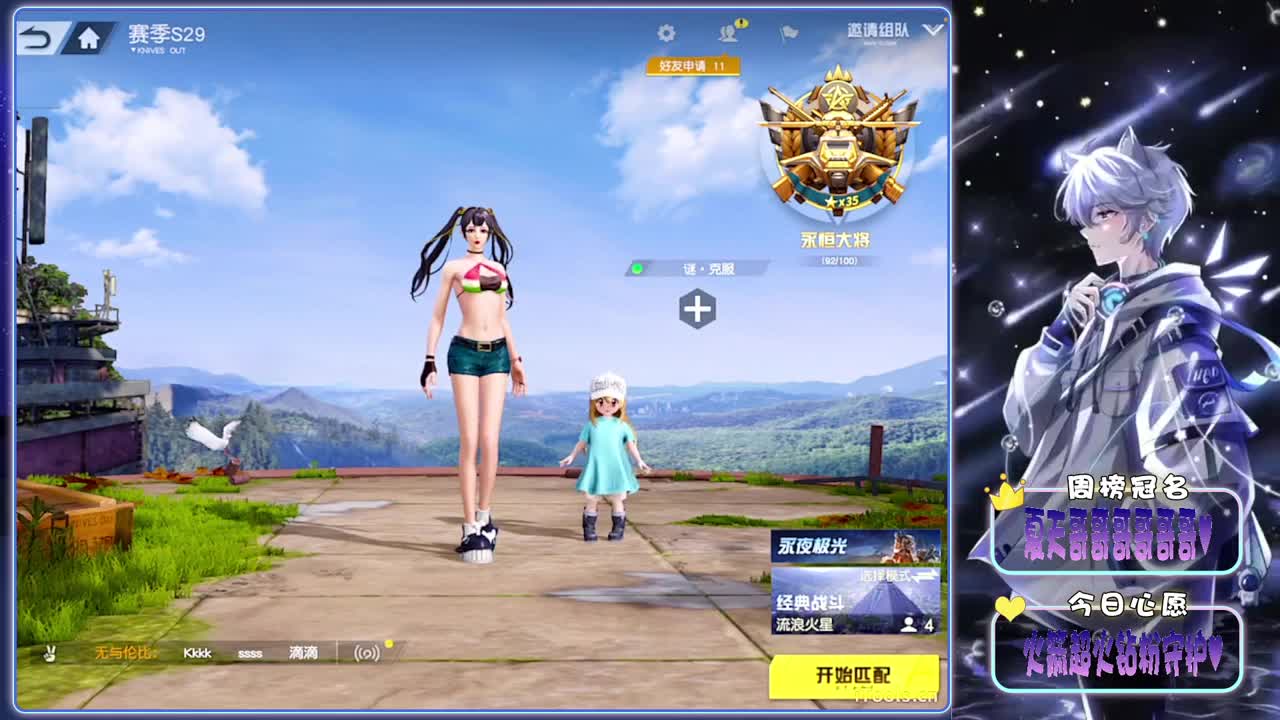Click the flag icon in the top bar

(x=787, y=31)
